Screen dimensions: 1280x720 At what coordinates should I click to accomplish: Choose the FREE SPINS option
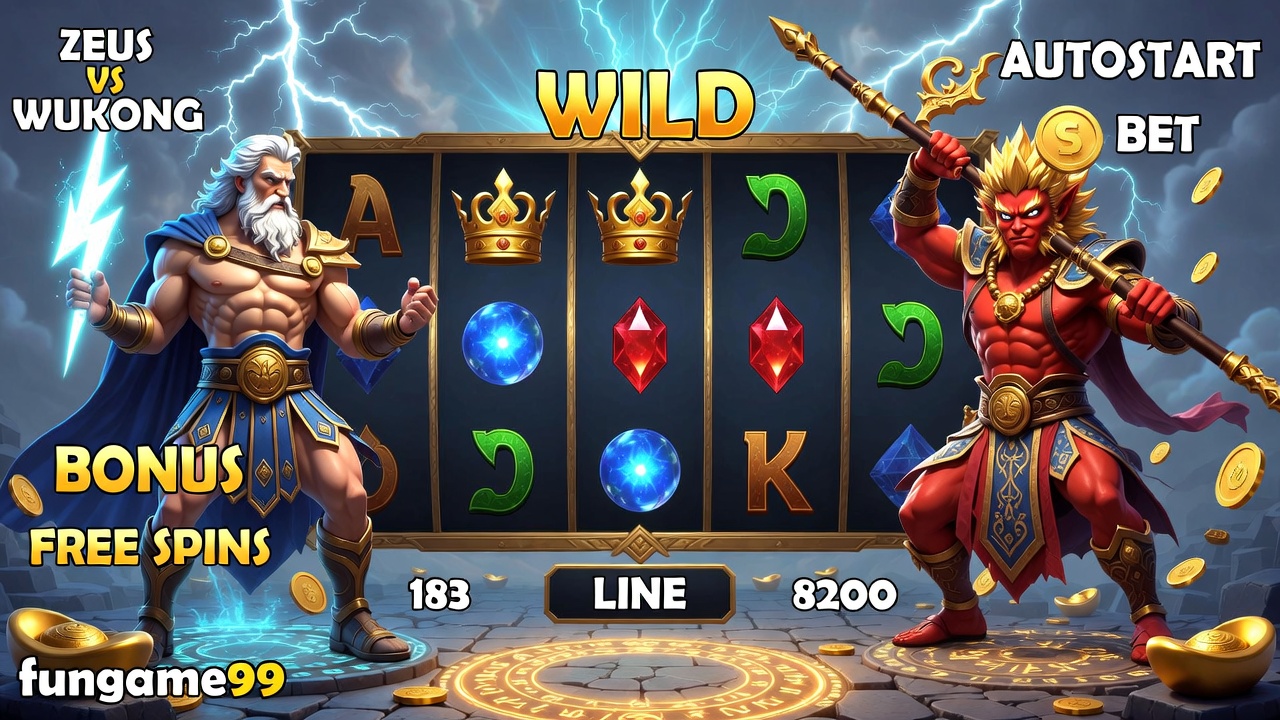pyautogui.click(x=150, y=546)
